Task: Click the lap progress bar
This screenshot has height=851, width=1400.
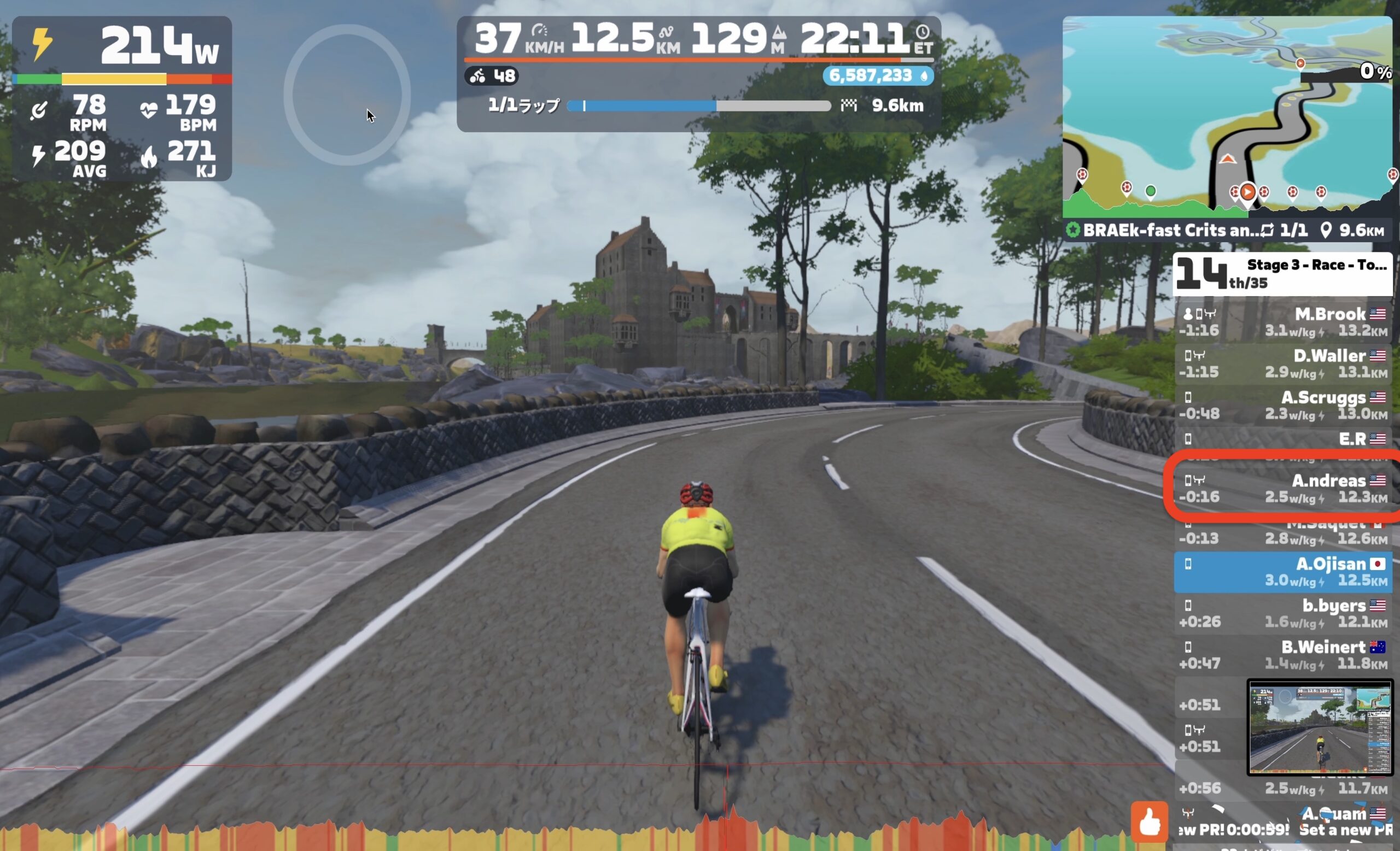Action: (x=699, y=105)
